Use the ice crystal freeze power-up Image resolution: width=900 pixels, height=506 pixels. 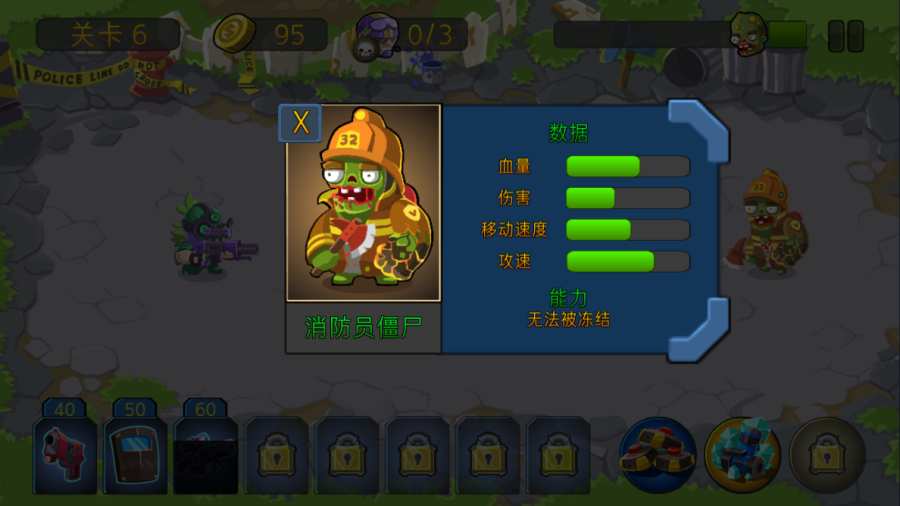[x=742, y=455]
